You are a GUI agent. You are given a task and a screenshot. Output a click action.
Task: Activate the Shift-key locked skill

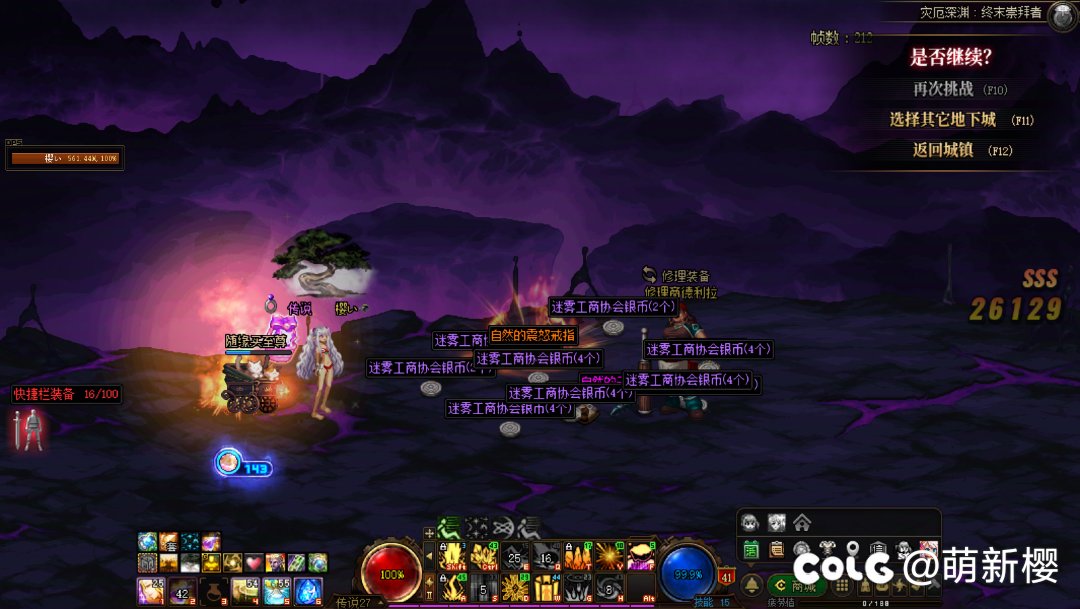[x=453, y=555]
